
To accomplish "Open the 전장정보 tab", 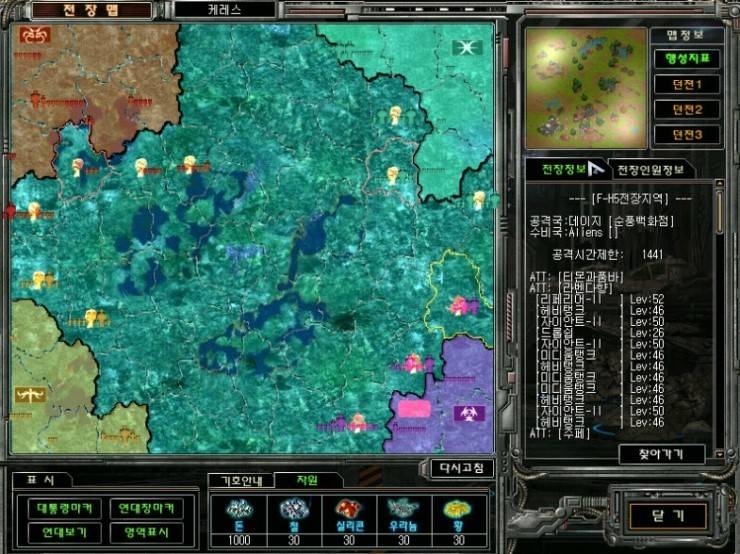I will (563, 169).
